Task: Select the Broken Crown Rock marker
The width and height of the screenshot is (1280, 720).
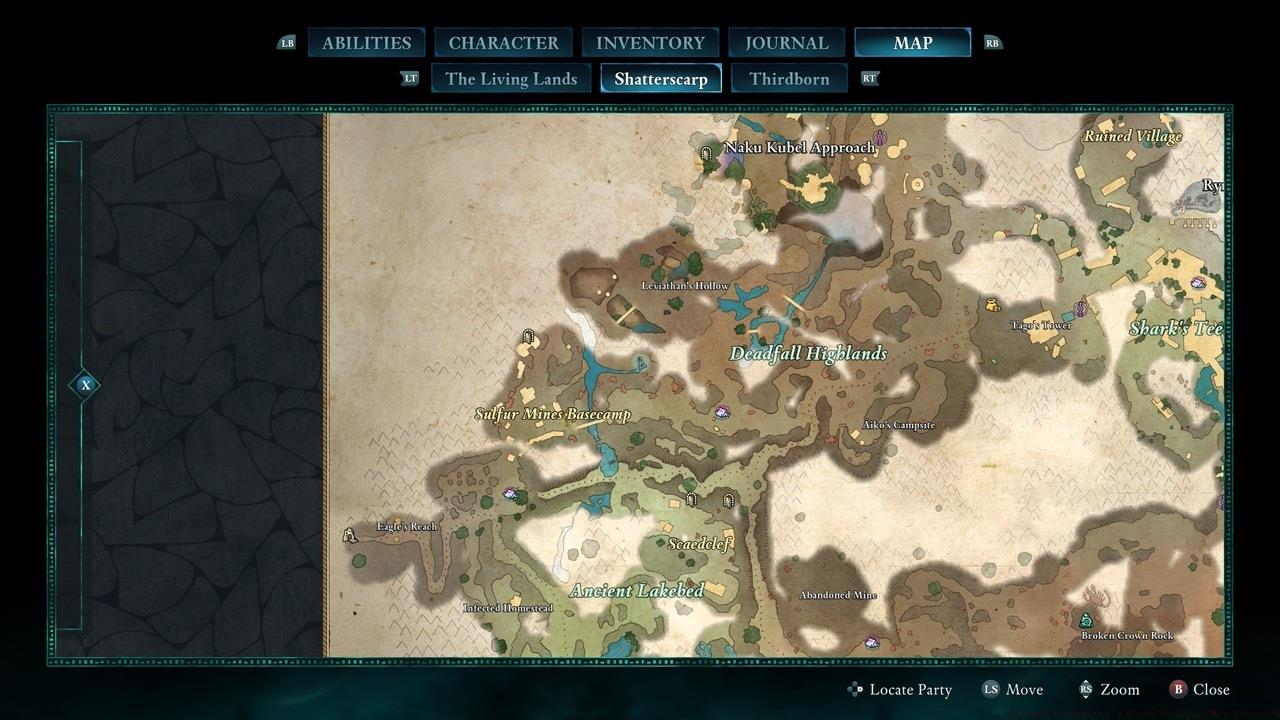Action: click(x=1087, y=620)
